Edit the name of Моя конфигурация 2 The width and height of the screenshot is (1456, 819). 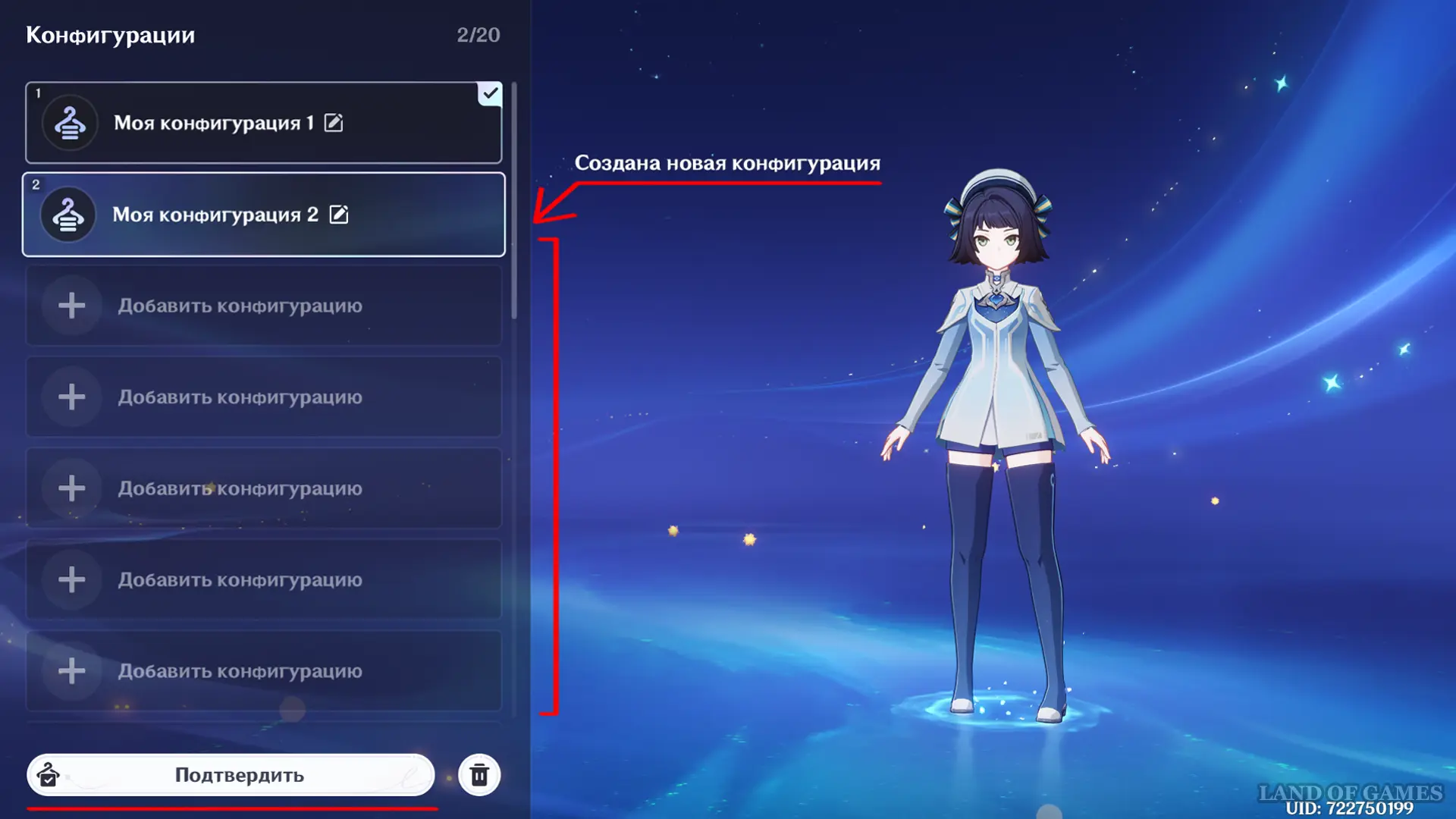339,215
